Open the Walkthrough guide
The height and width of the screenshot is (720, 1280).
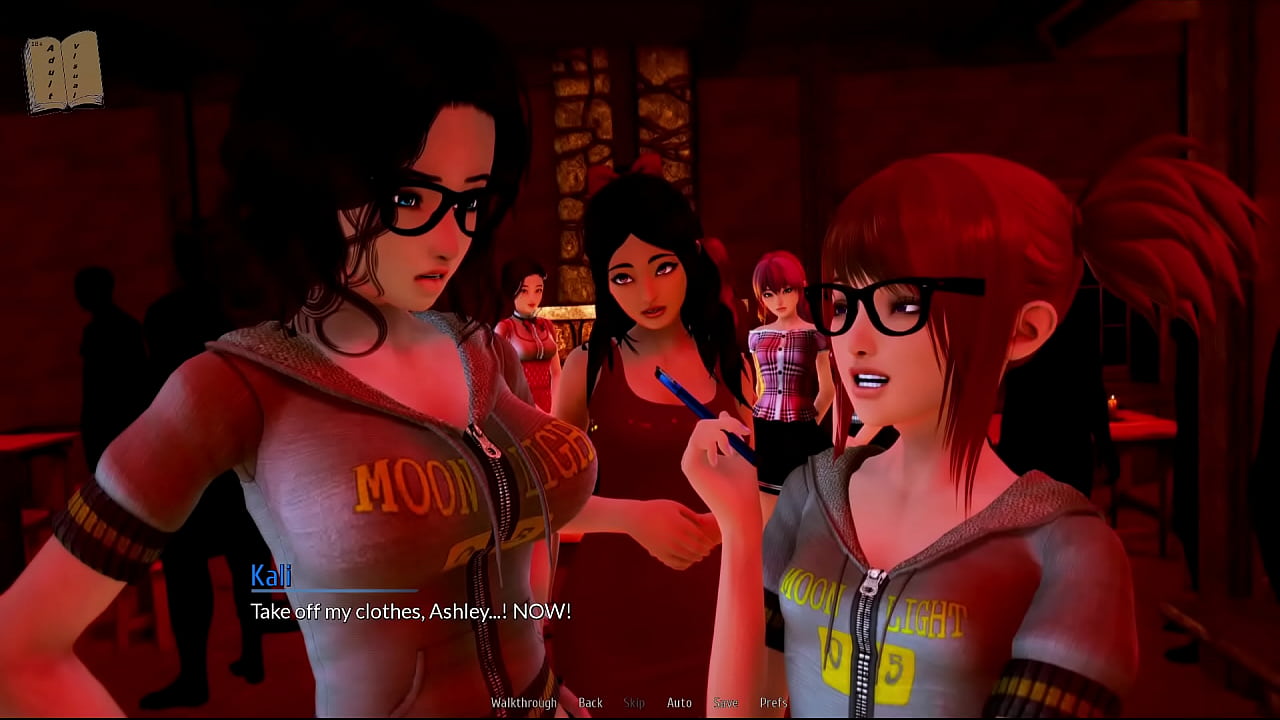tap(523, 703)
